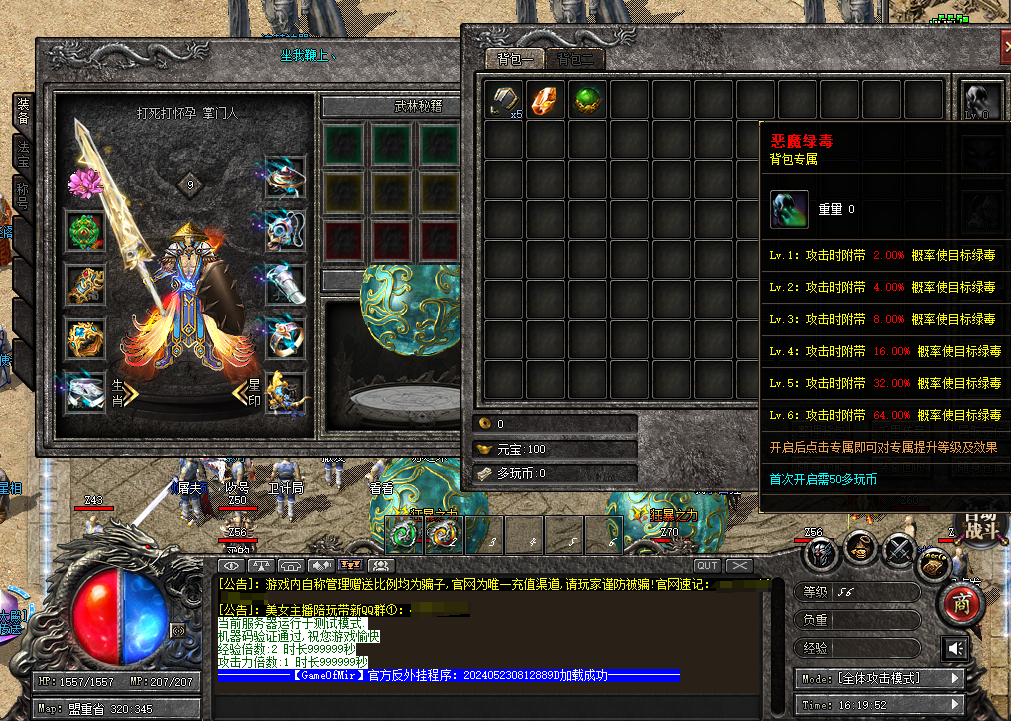Show the 称号 title tab

tap(22, 194)
